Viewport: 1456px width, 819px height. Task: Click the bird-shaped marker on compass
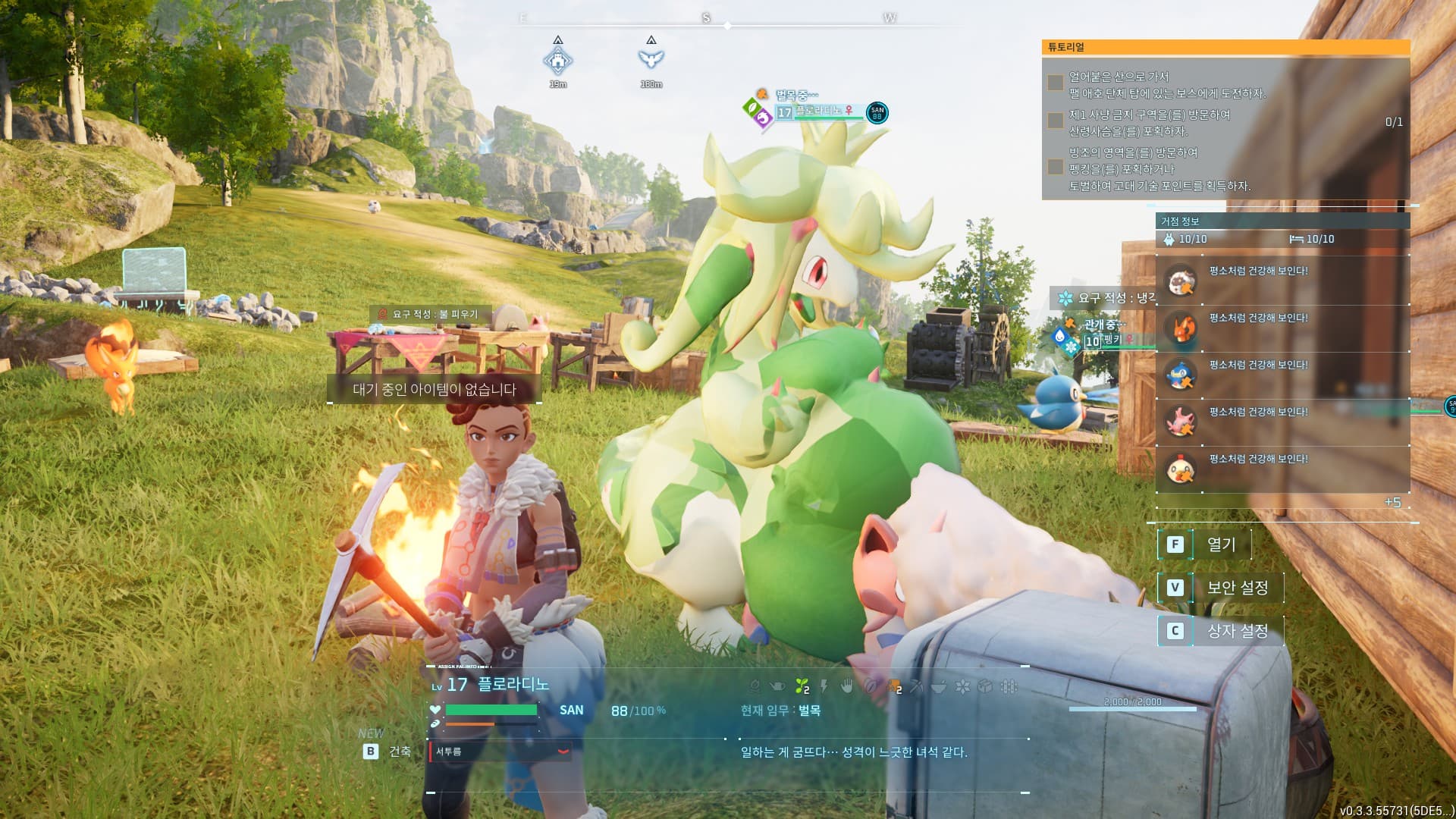[x=651, y=59]
